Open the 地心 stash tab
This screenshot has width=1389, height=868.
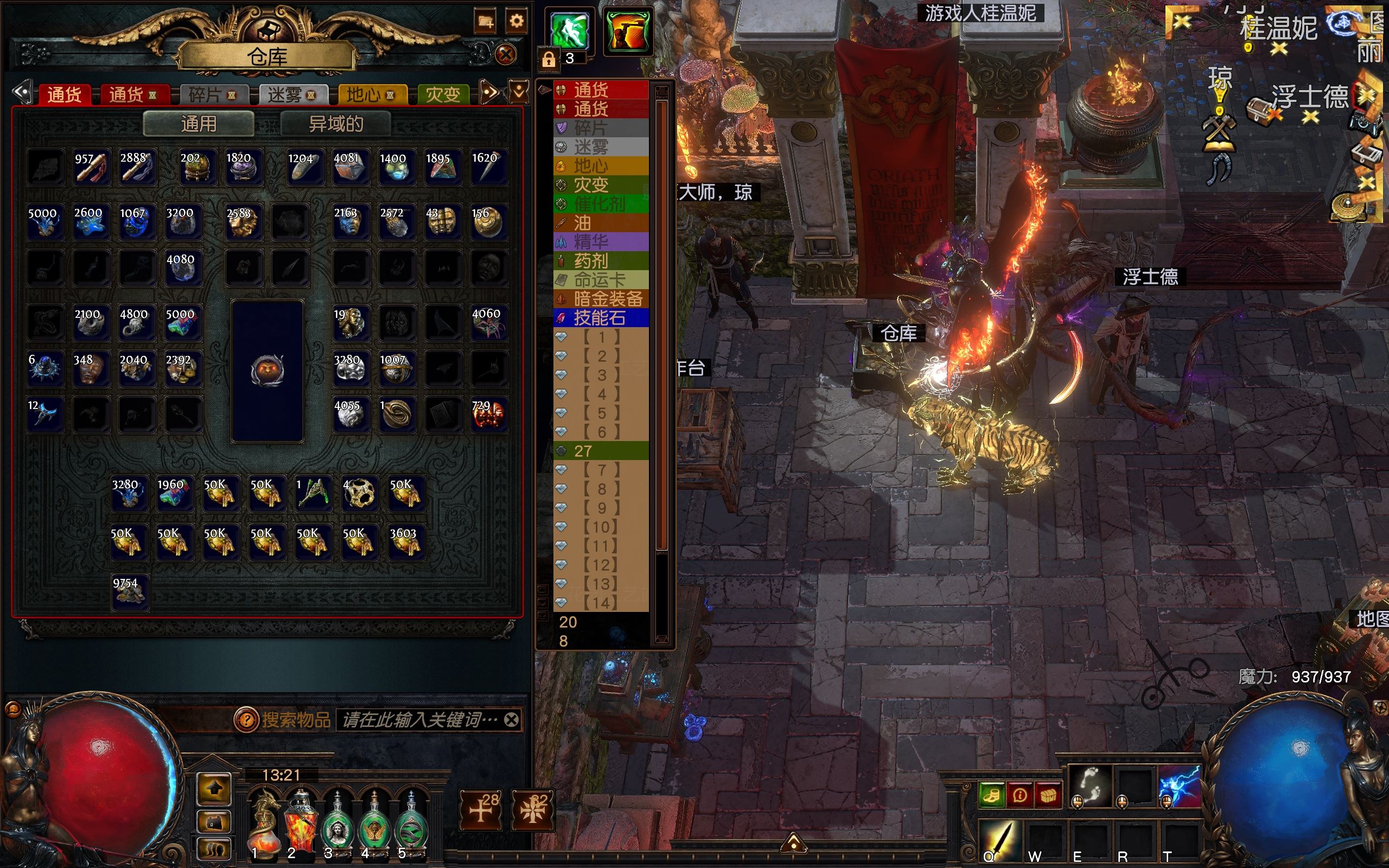click(x=370, y=95)
